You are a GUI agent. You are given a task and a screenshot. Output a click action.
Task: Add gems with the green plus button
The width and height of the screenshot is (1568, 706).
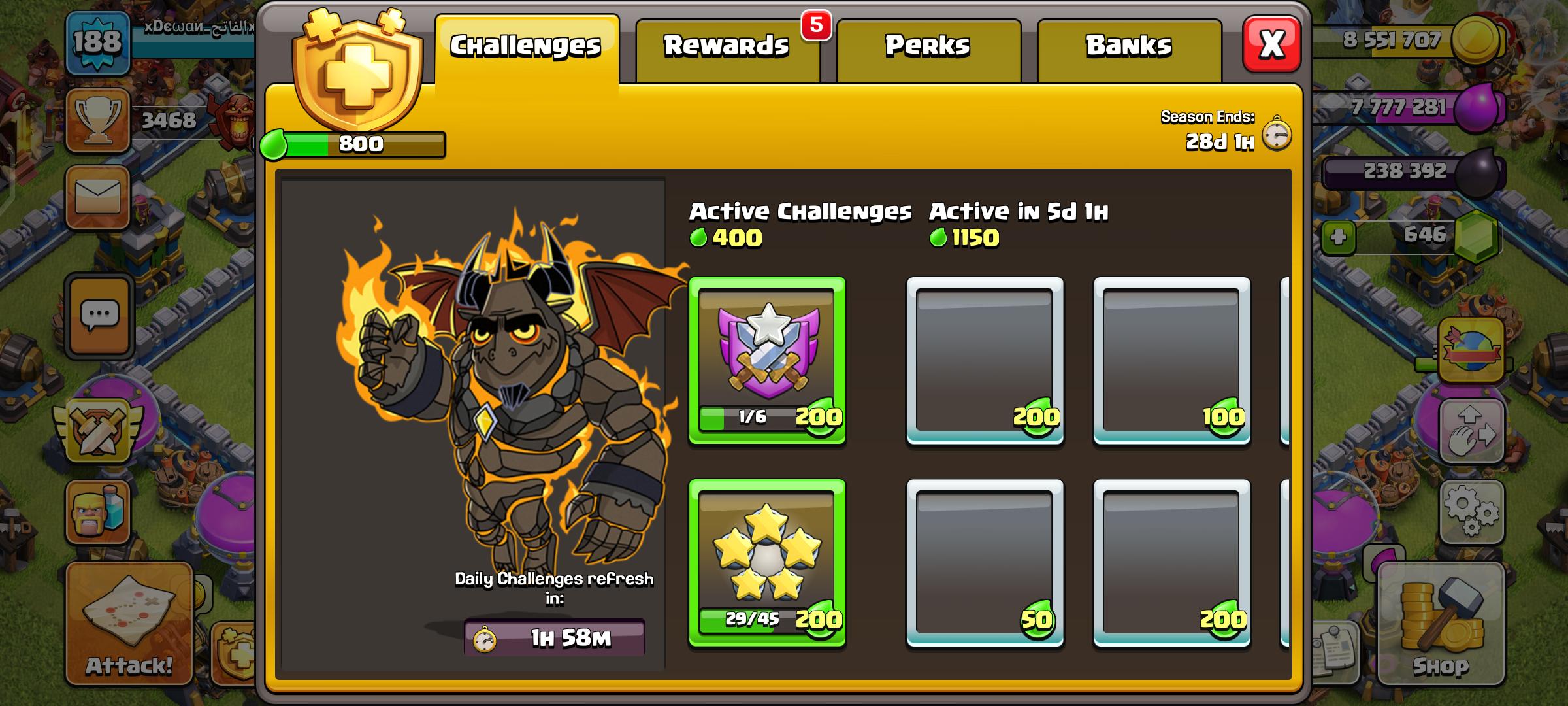1339,237
